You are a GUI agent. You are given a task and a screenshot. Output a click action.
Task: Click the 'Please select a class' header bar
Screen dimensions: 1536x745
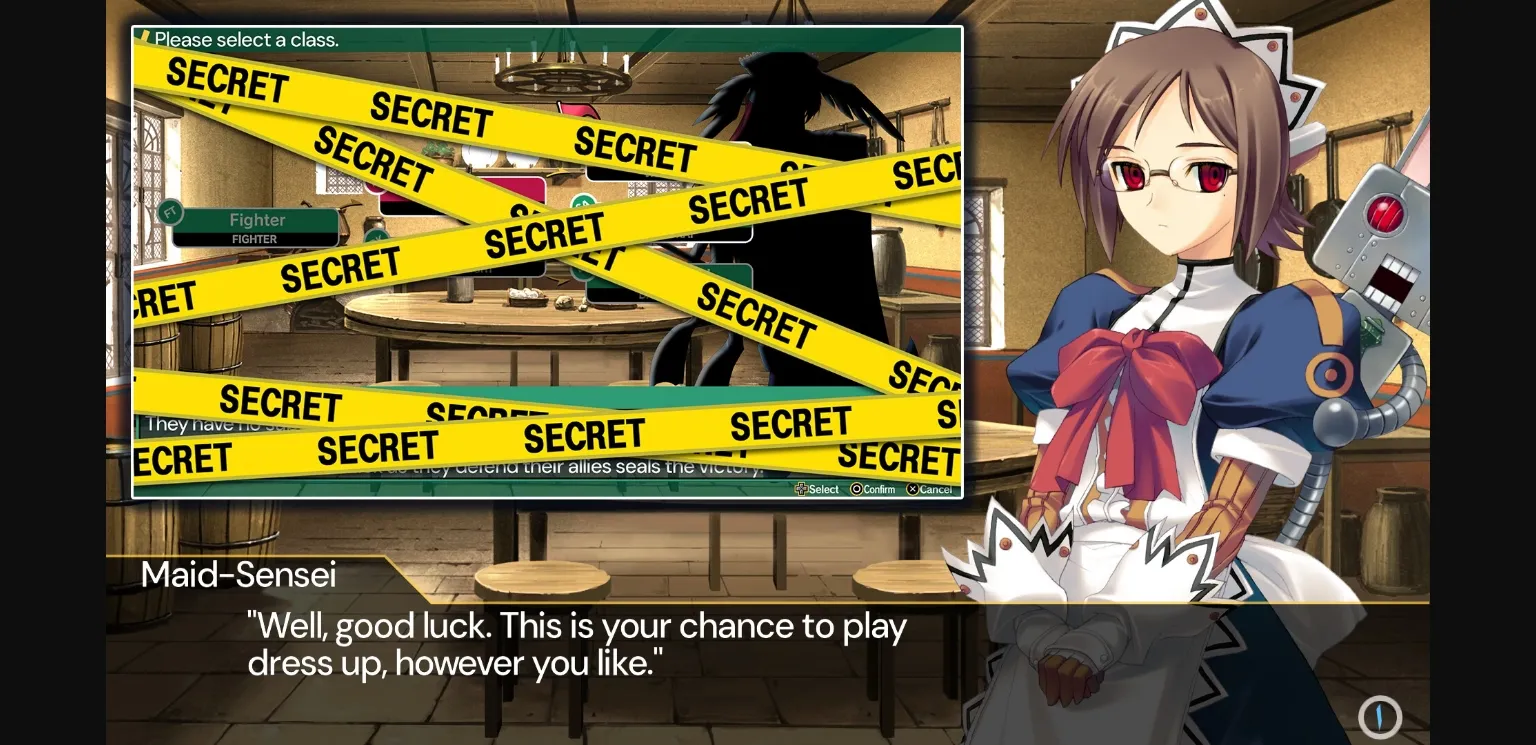tap(400, 39)
